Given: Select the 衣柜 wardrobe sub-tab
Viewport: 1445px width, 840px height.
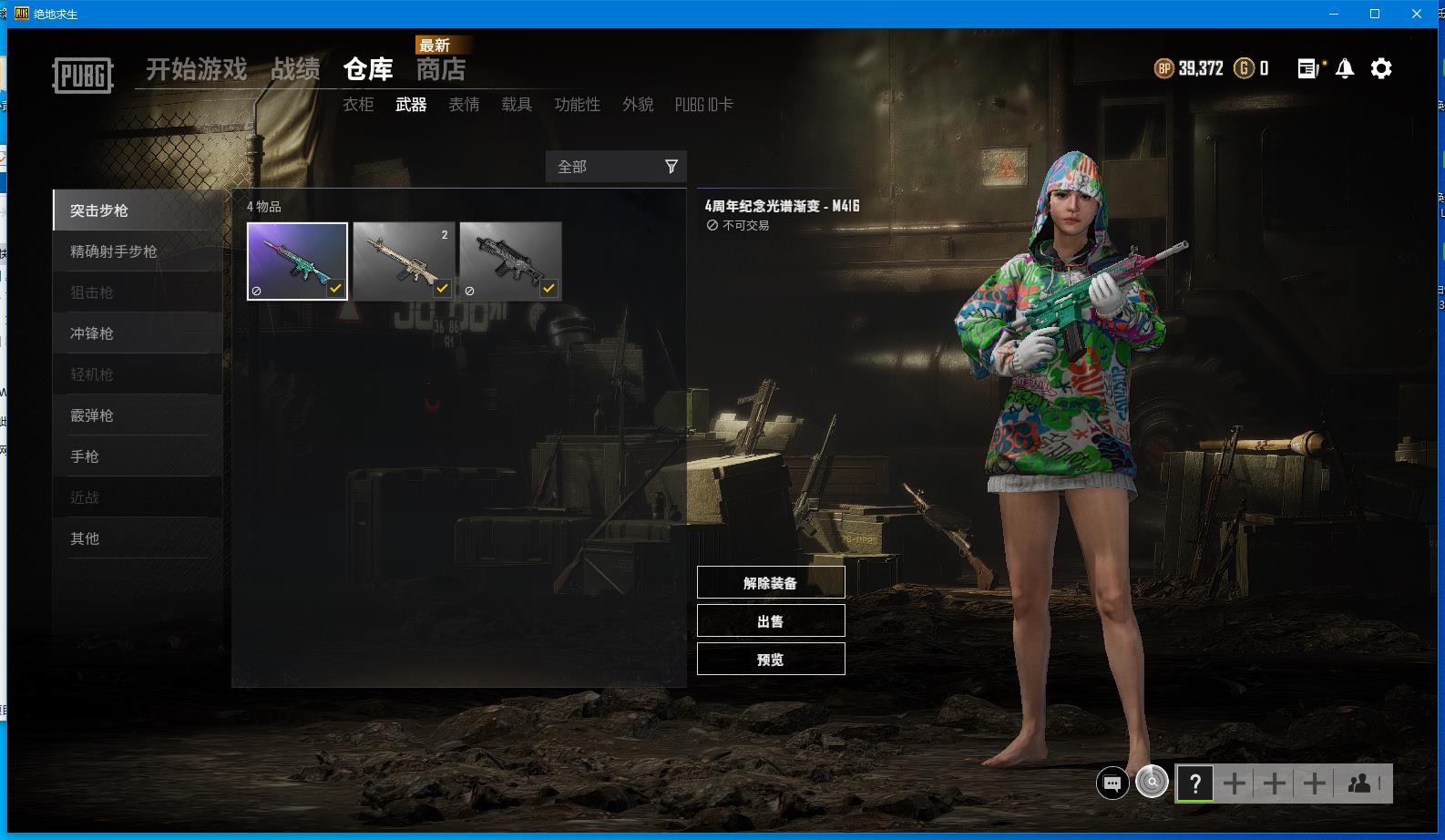Looking at the screenshot, I should coord(358,105).
